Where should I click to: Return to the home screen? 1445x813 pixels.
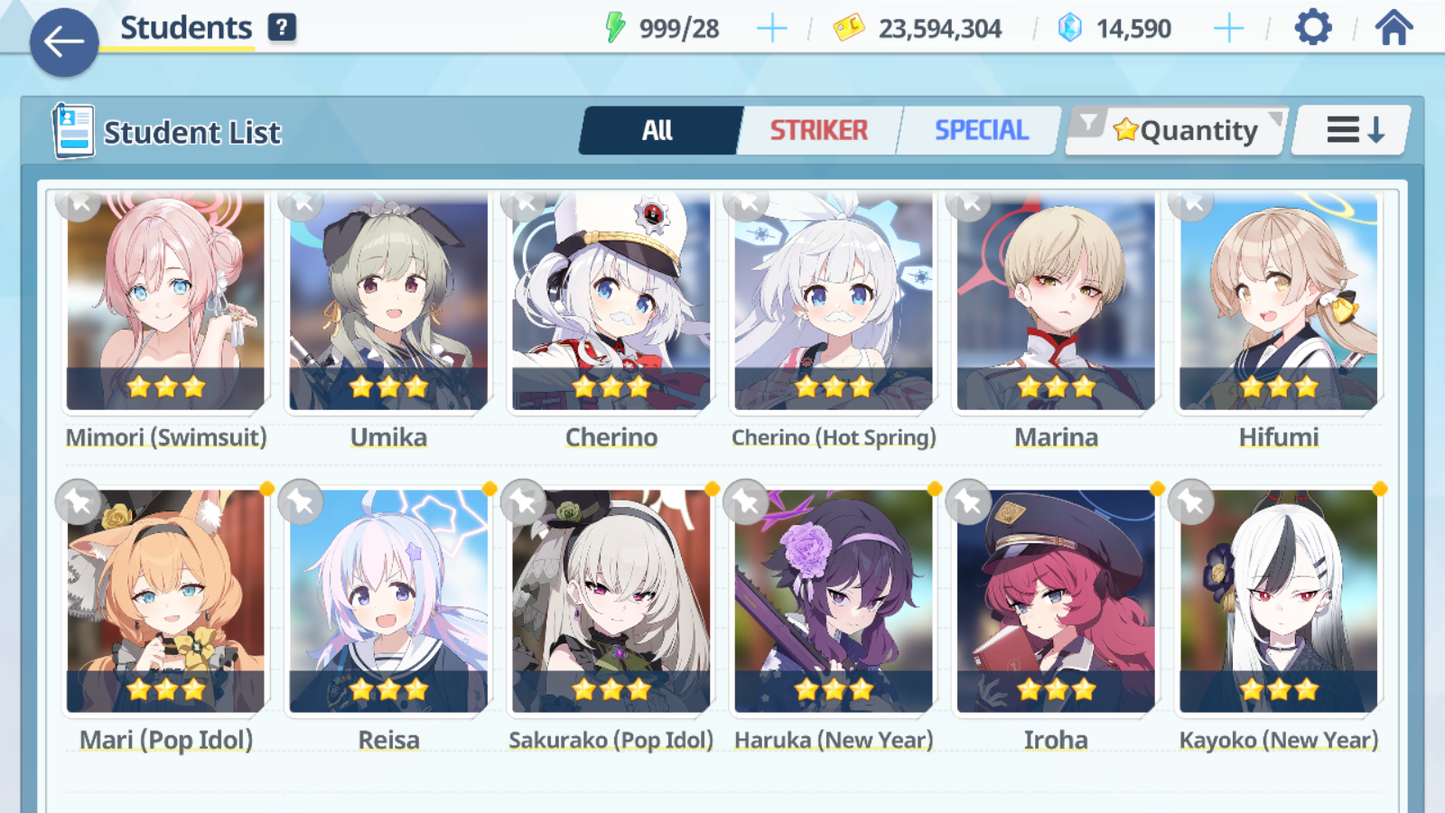point(1393,27)
